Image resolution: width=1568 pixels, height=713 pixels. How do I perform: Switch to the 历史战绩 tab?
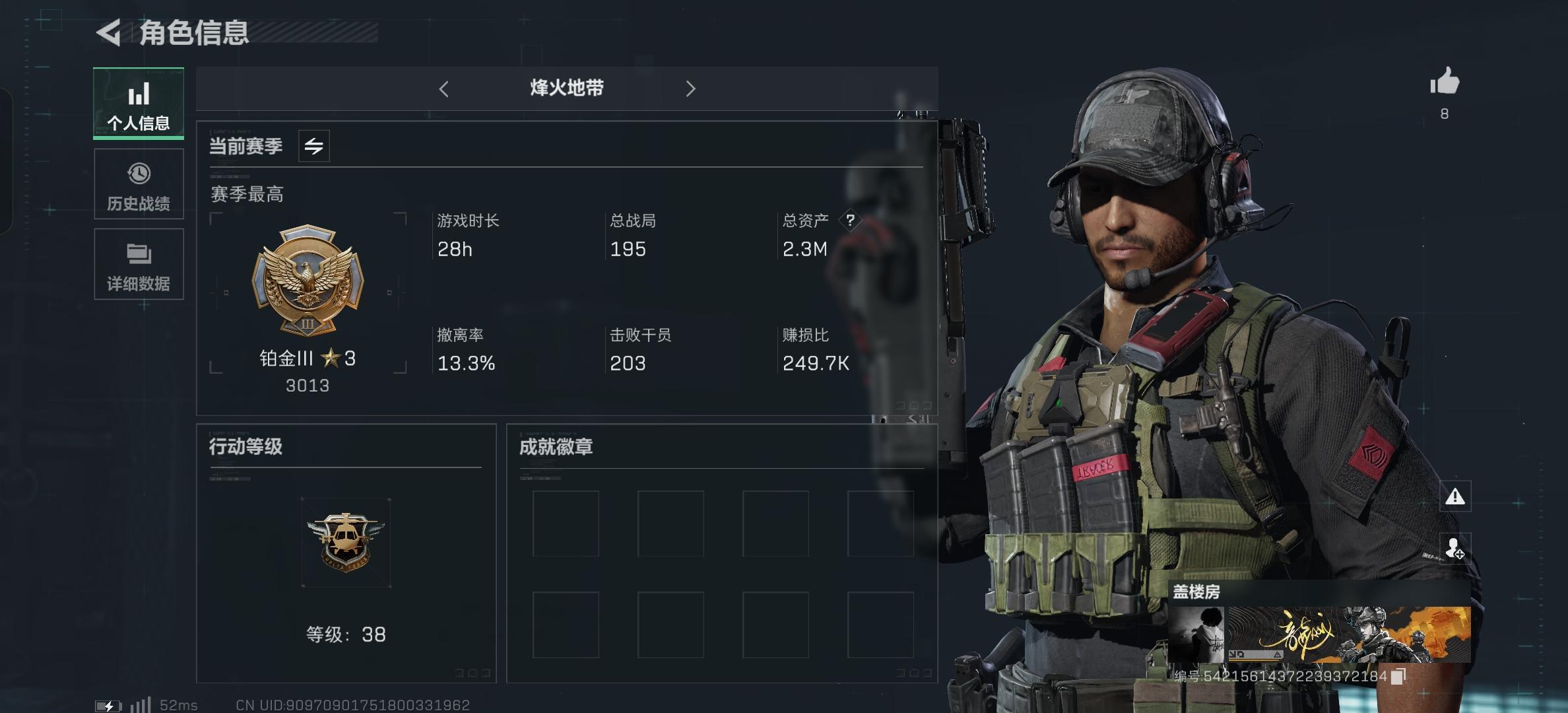point(138,184)
